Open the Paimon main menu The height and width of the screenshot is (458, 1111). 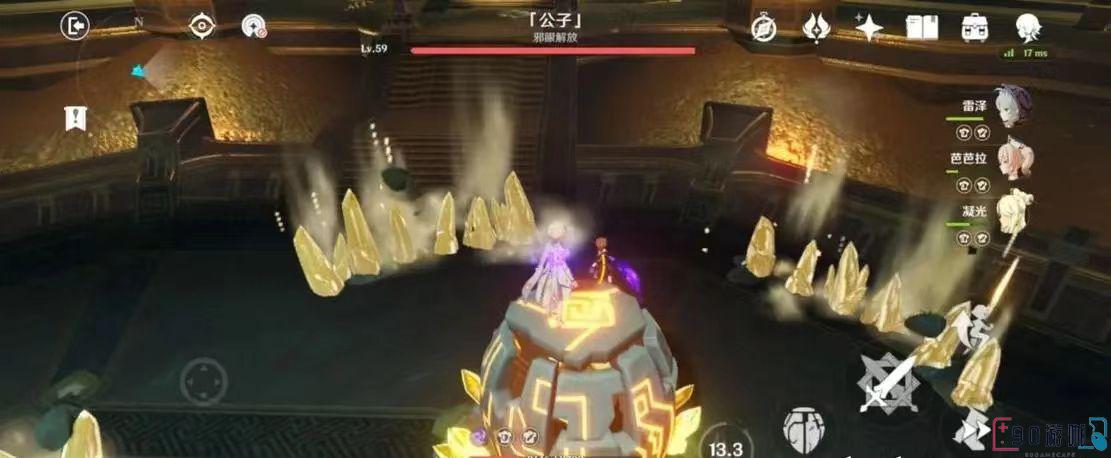[1027, 27]
